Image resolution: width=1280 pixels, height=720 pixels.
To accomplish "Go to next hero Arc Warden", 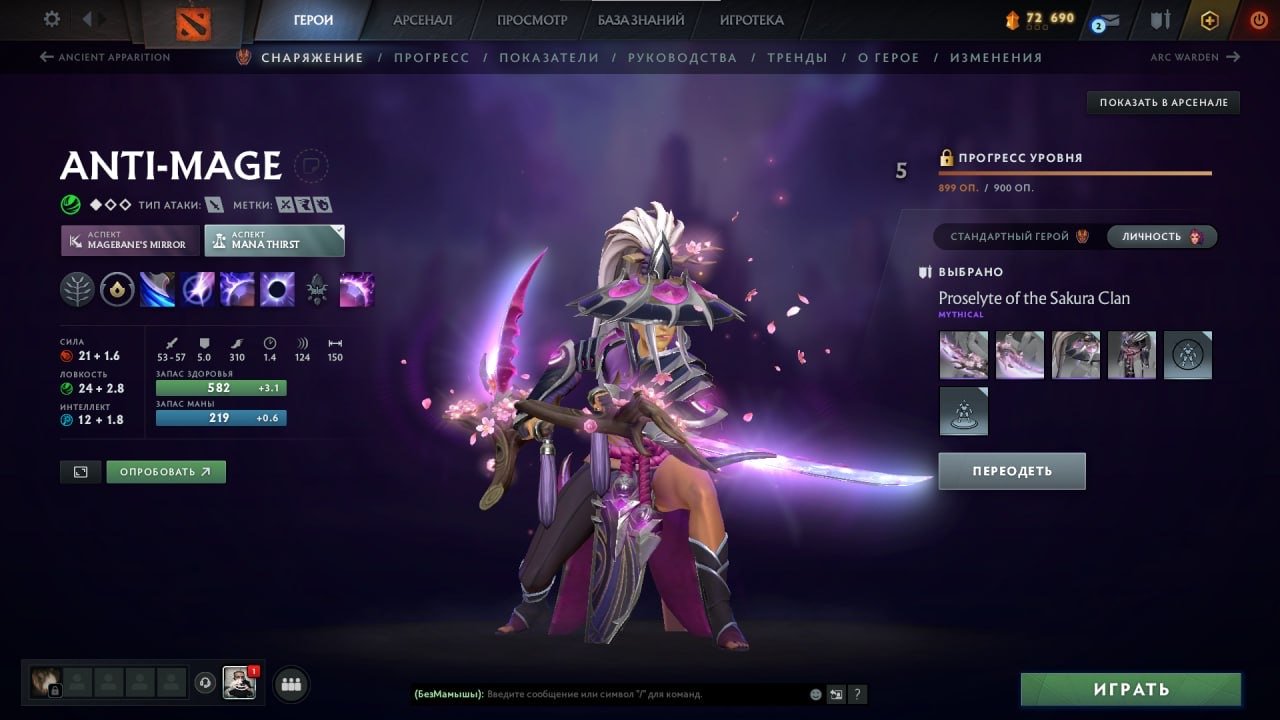I will pos(1194,57).
